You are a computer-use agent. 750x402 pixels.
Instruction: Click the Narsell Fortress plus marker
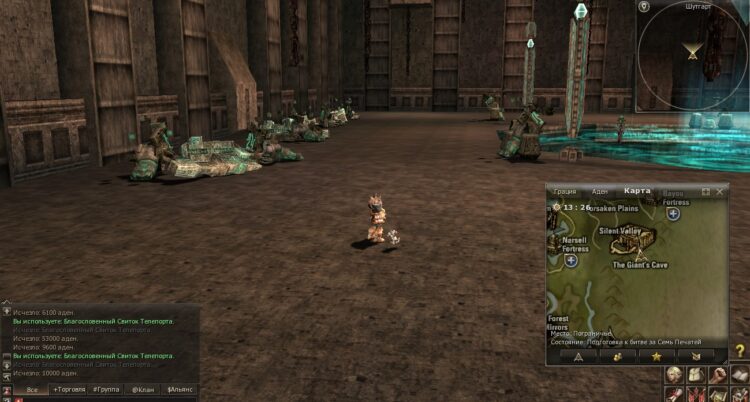pos(571,261)
